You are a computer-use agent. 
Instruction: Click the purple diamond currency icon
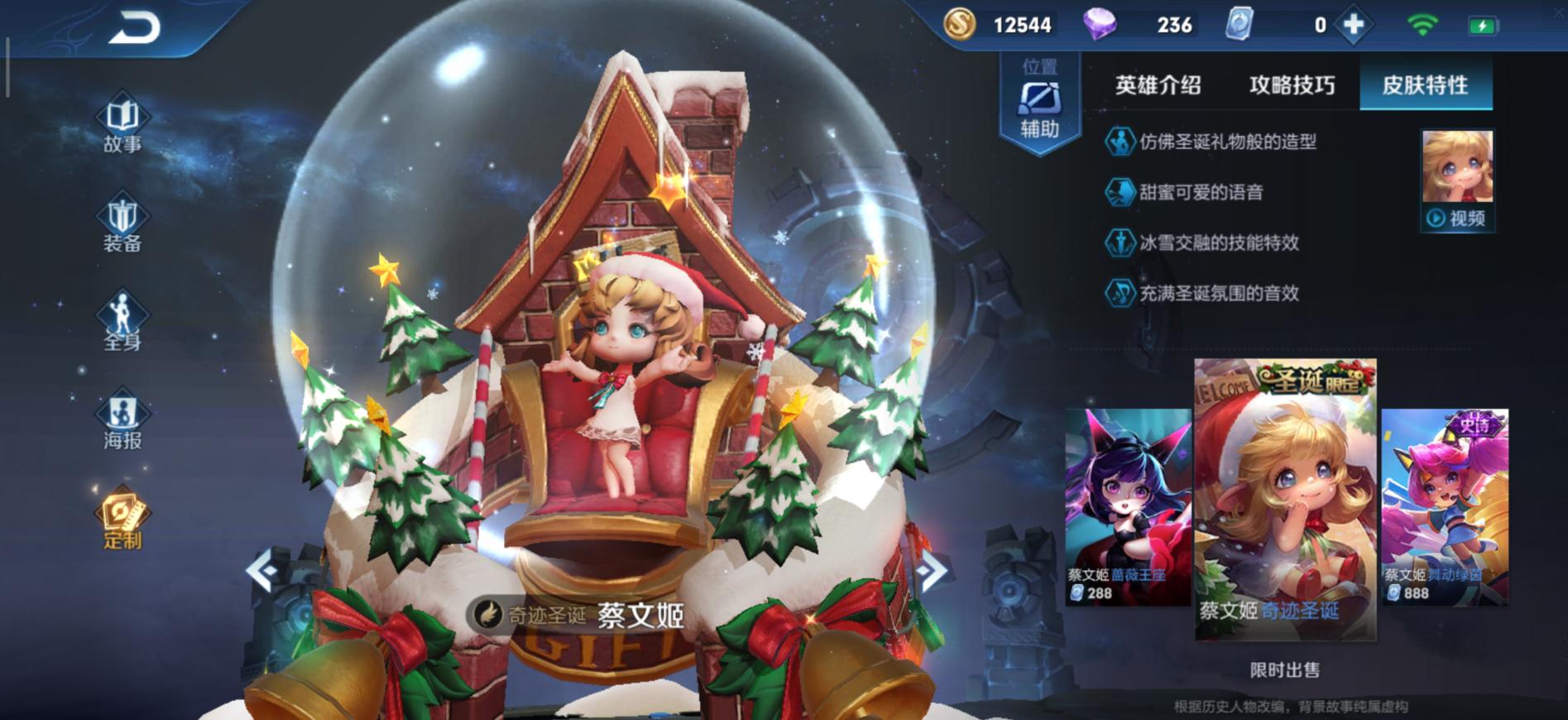coord(1099,25)
